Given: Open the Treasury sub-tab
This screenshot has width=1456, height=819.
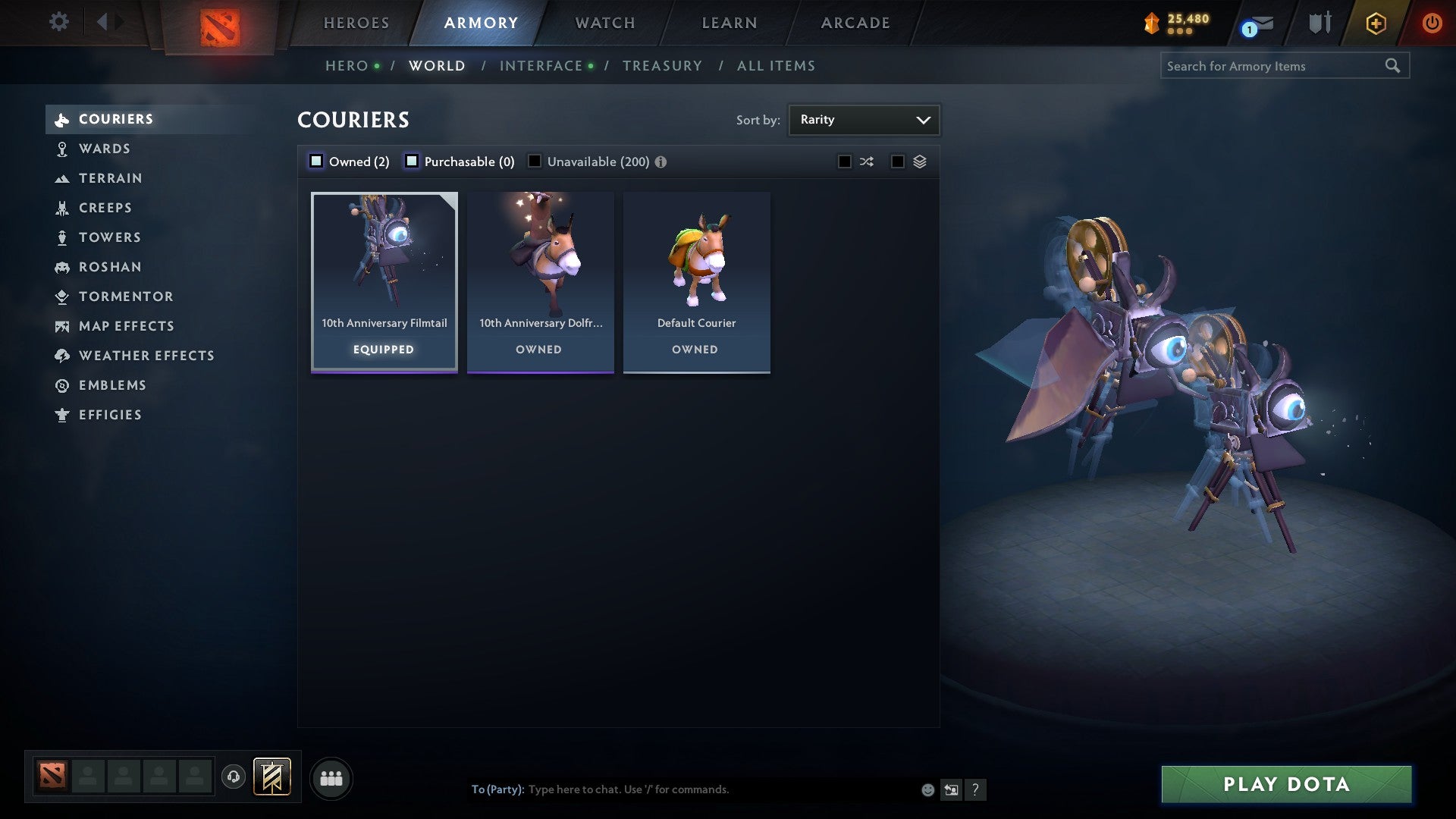Looking at the screenshot, I should coord(662,65).
